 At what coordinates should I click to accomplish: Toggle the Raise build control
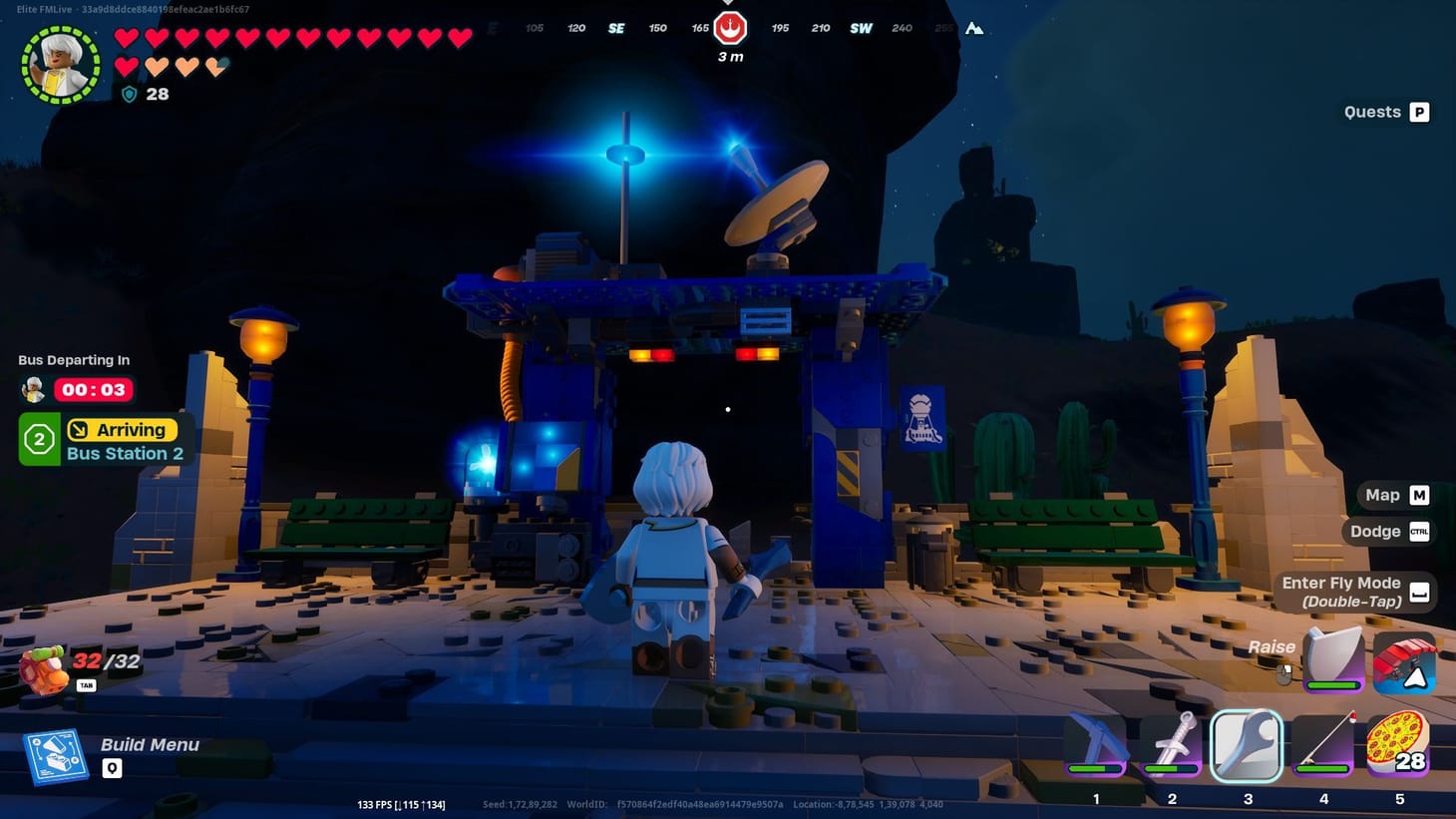1272,646
